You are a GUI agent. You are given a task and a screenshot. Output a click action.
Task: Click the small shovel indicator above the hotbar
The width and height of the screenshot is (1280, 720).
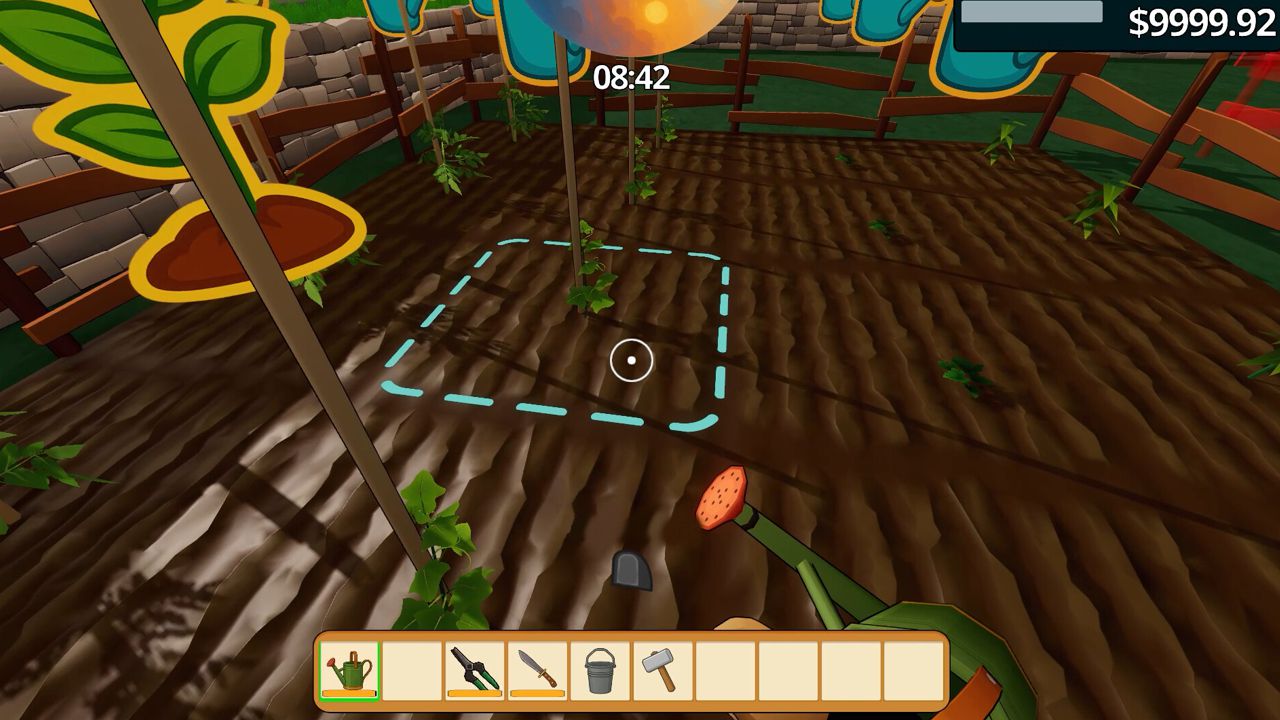(x=631, y=570)
